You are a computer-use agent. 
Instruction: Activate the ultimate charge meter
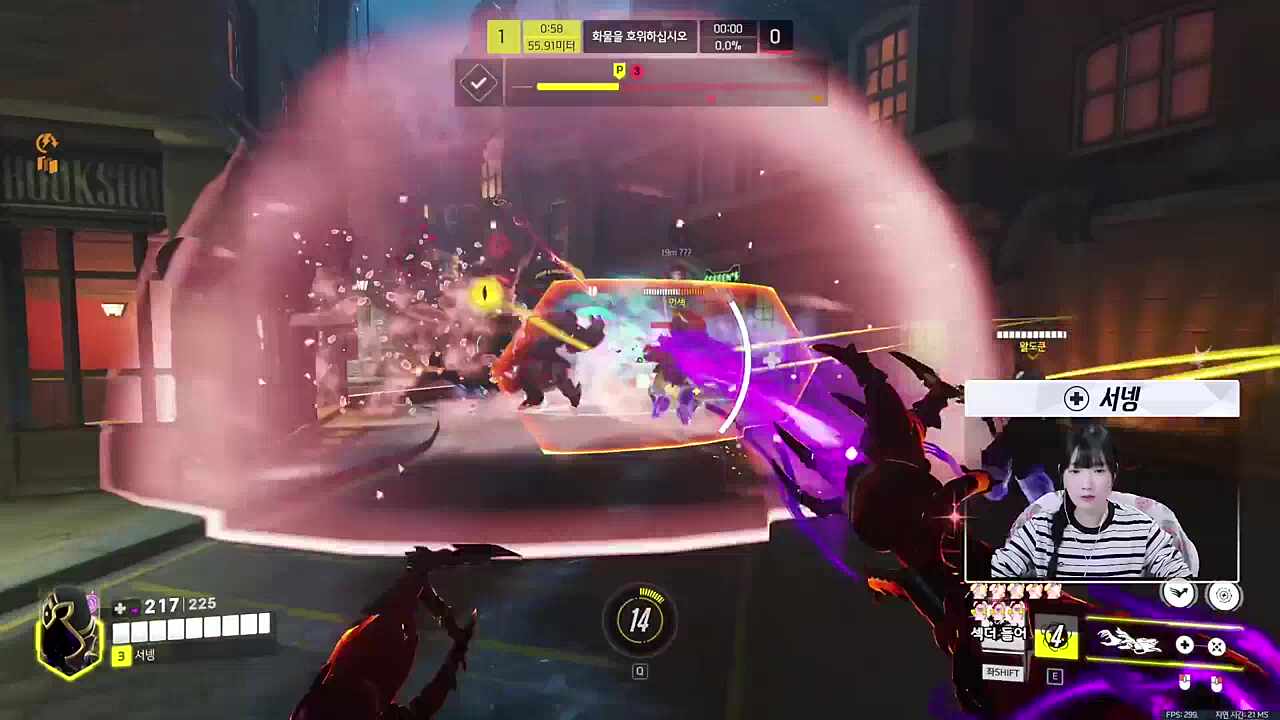(640, 621)
